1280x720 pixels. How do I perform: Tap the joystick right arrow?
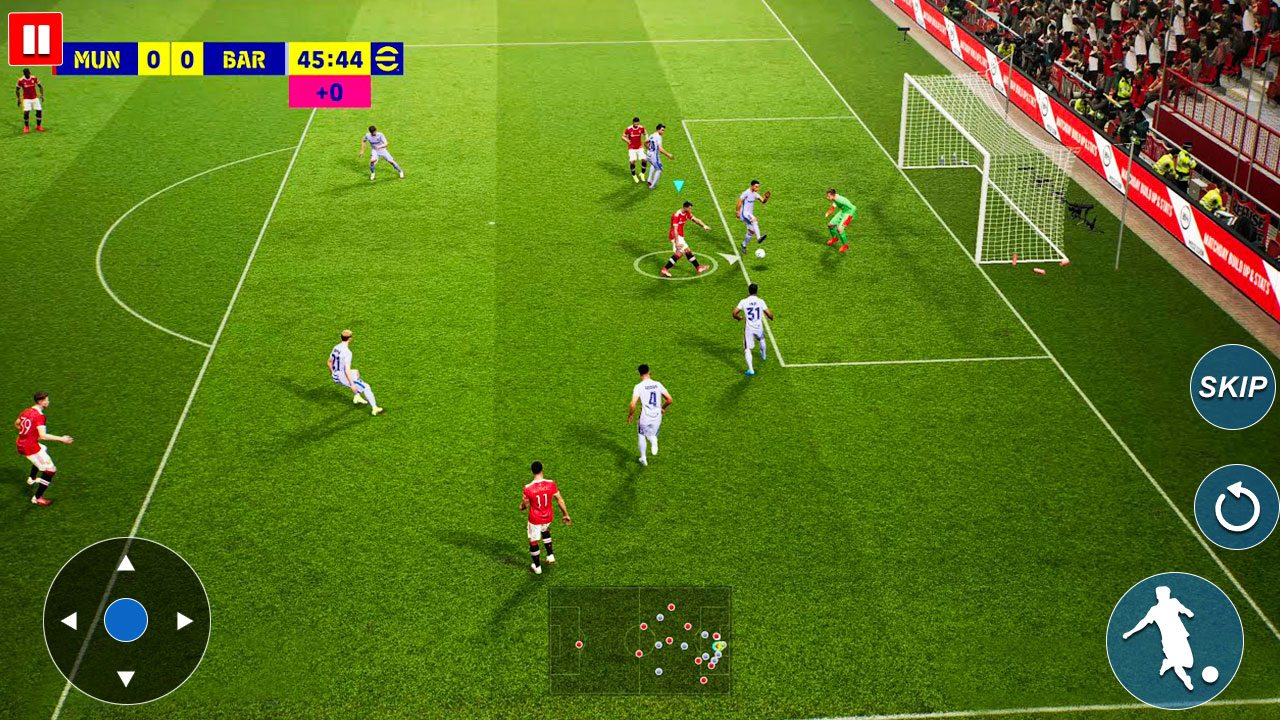(185, 621)
